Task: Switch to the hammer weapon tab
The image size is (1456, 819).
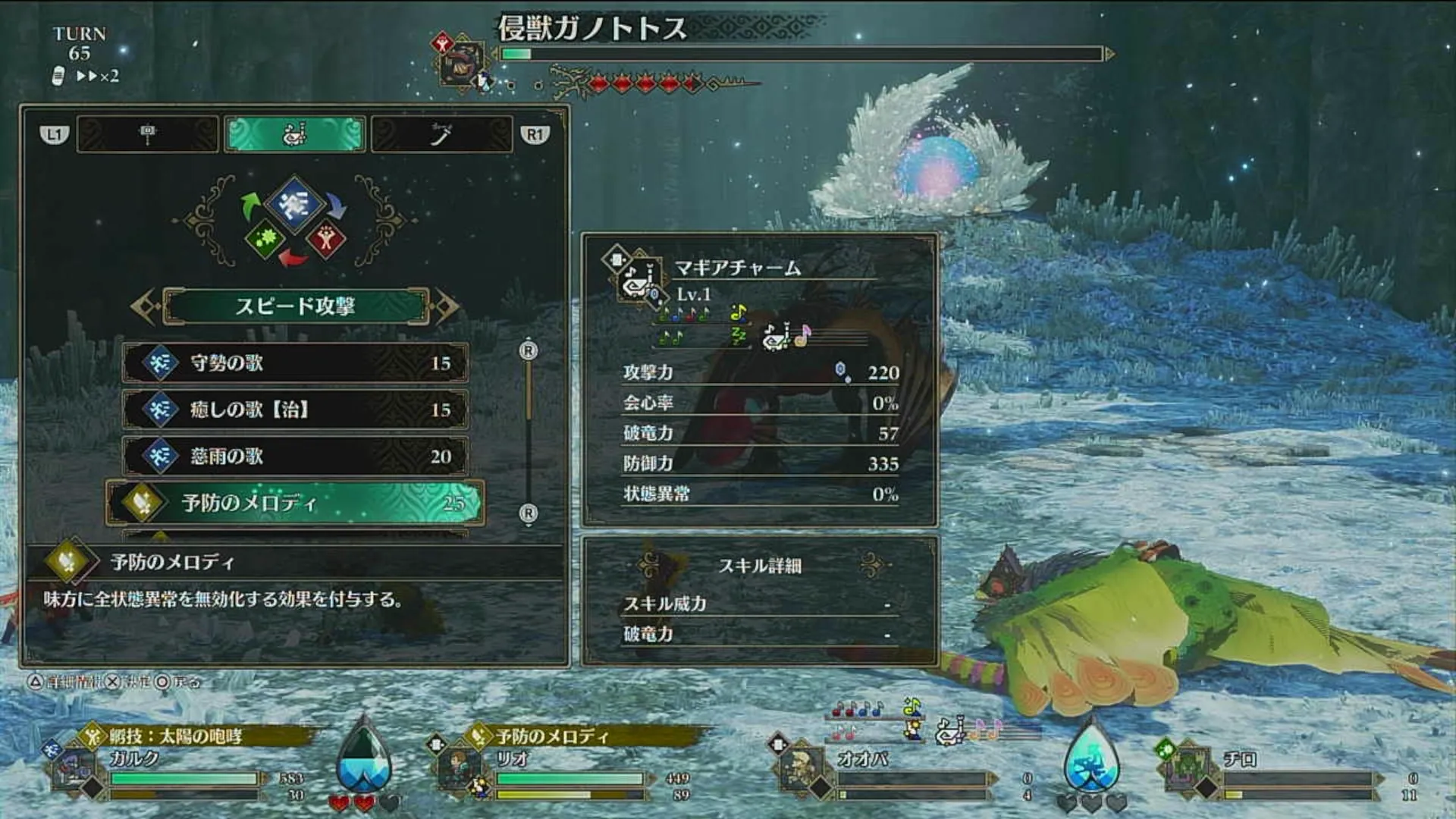Action: point(147,135)
